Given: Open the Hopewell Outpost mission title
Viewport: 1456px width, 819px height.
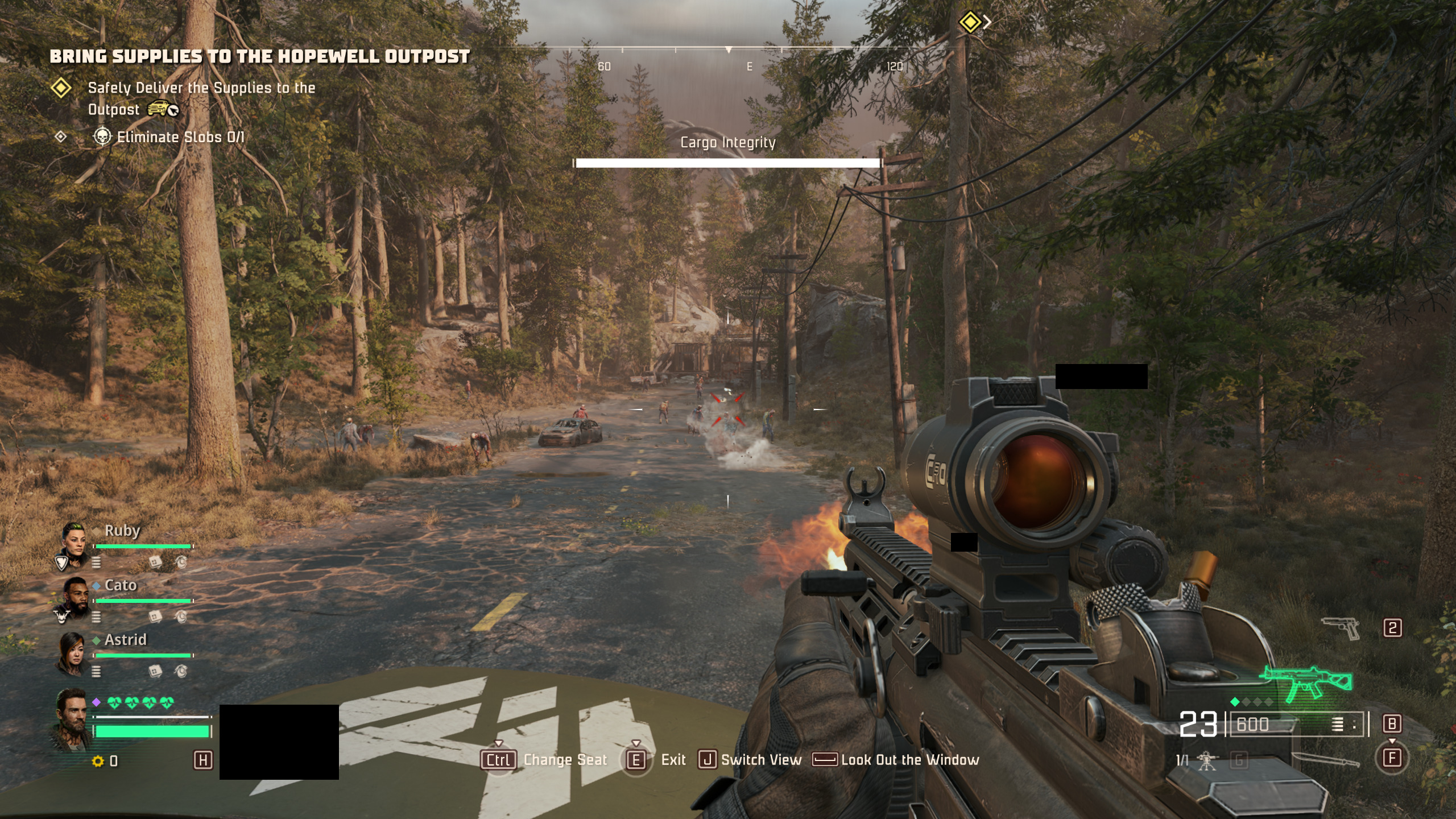Looking at the screenshot, I should tap(260, 56).
